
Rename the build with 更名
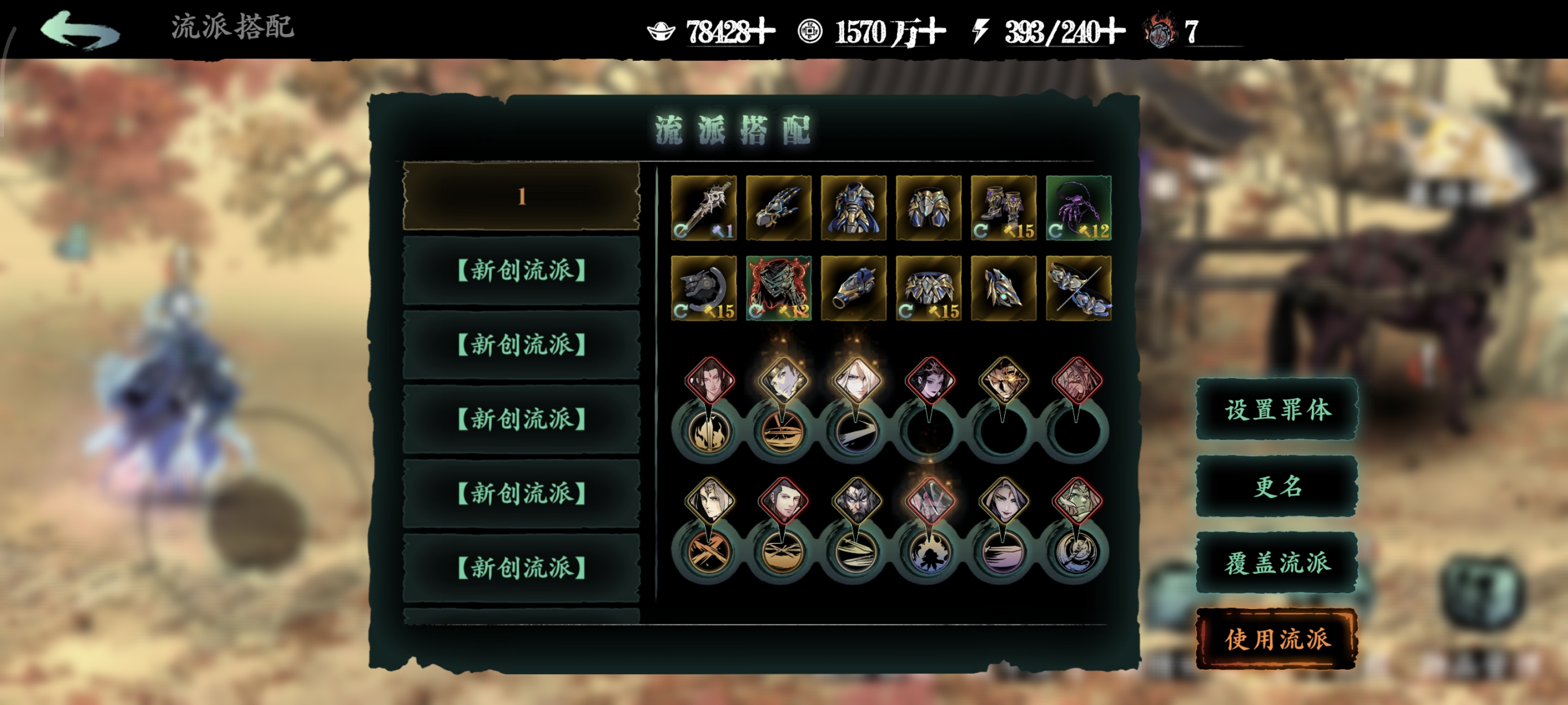click(x=1277, y=486)
